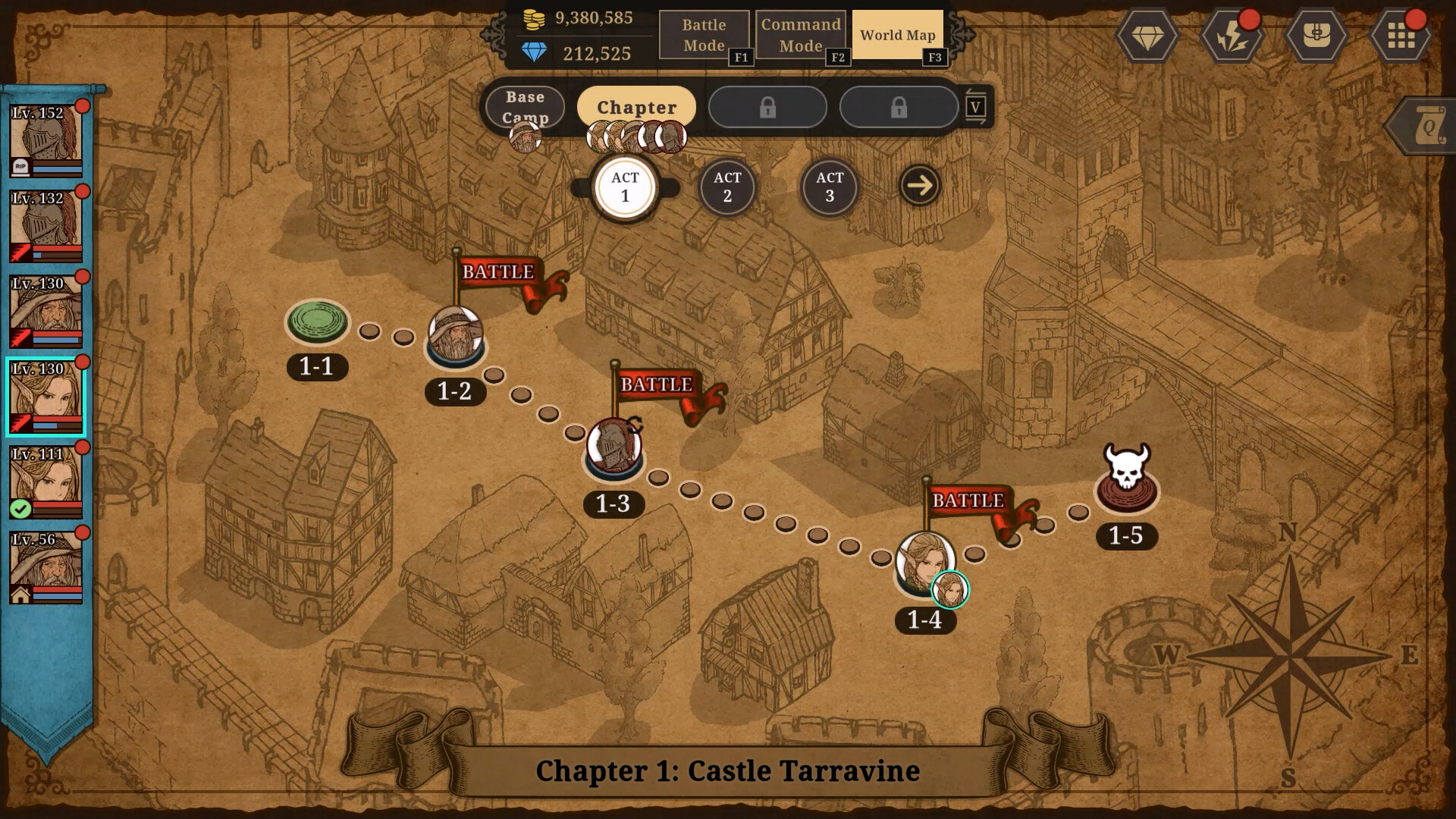Click the blue diamond currency icon
The image size is (1456, 819).
[x=535, y=53]
